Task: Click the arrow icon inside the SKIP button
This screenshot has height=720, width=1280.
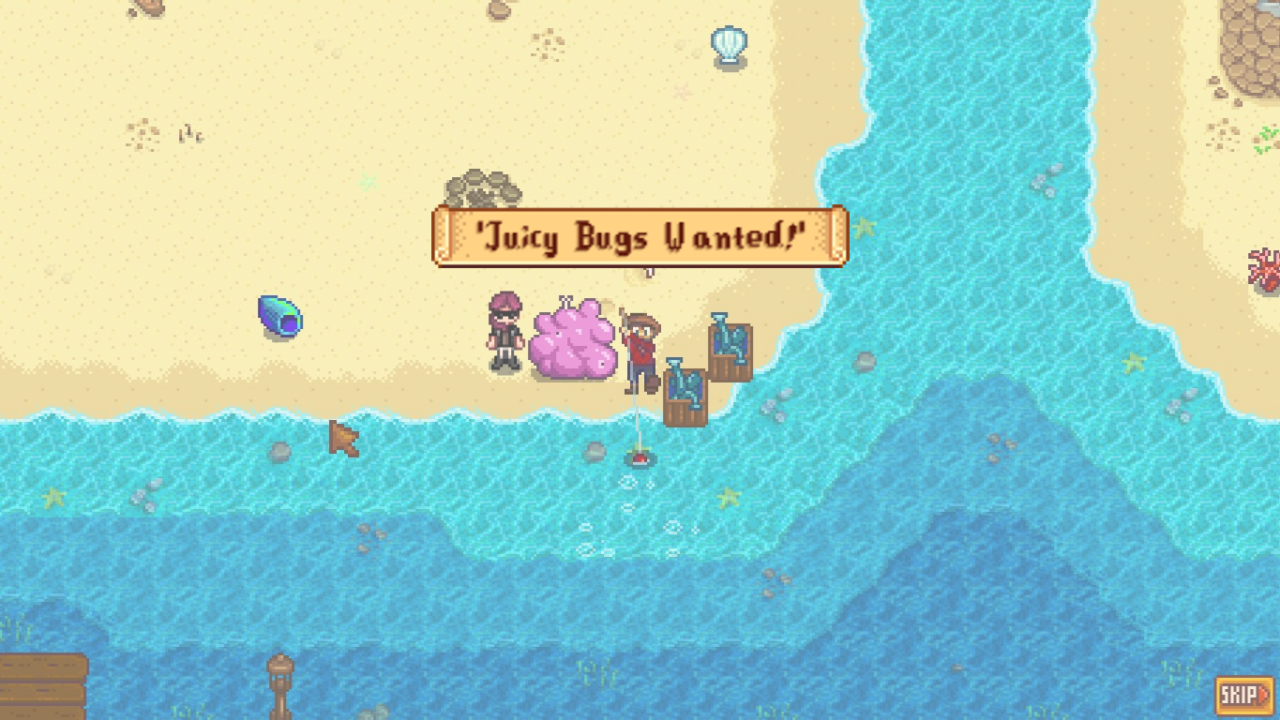Action: pyautogui.click(x=1262, y=691)
